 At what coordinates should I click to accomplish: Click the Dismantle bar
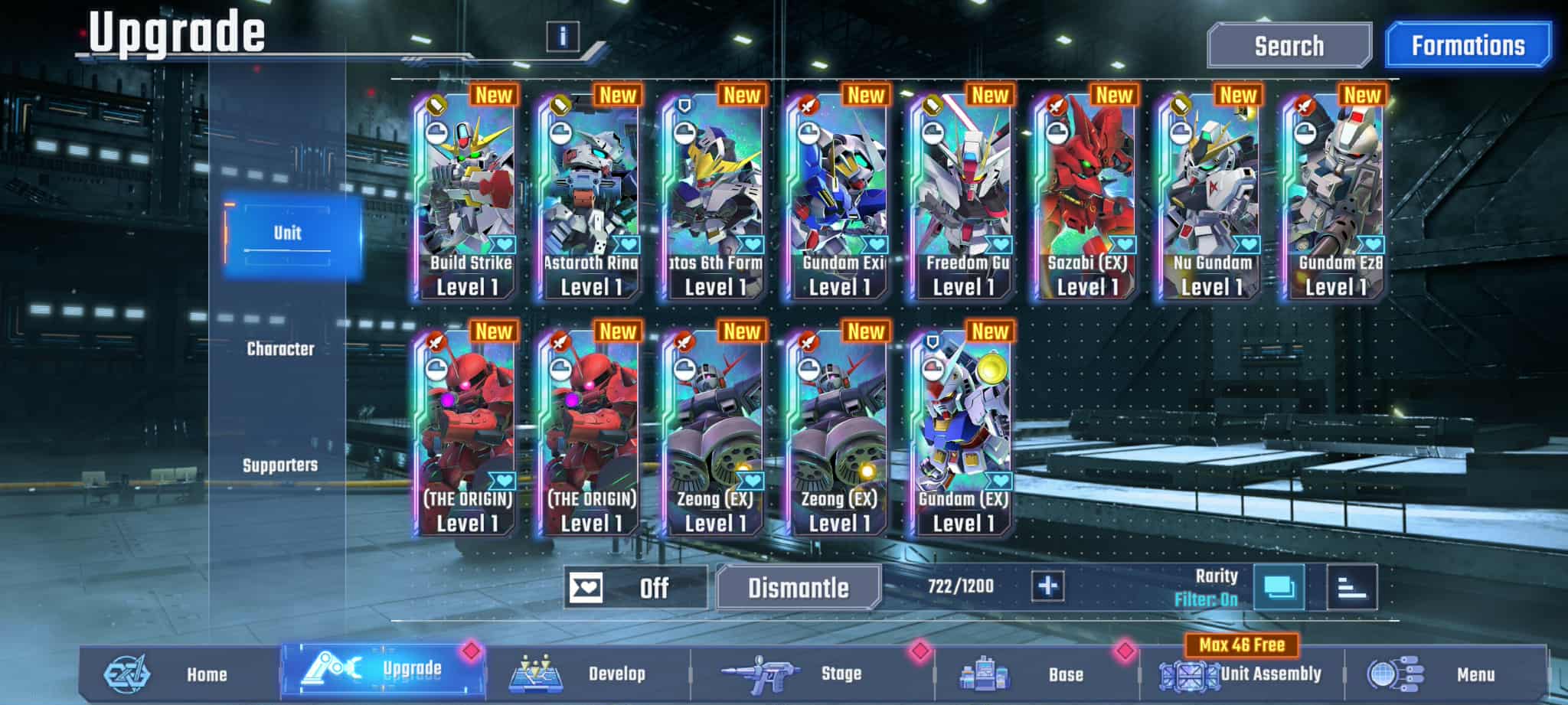pyautogui.click(x=797, y=589)
